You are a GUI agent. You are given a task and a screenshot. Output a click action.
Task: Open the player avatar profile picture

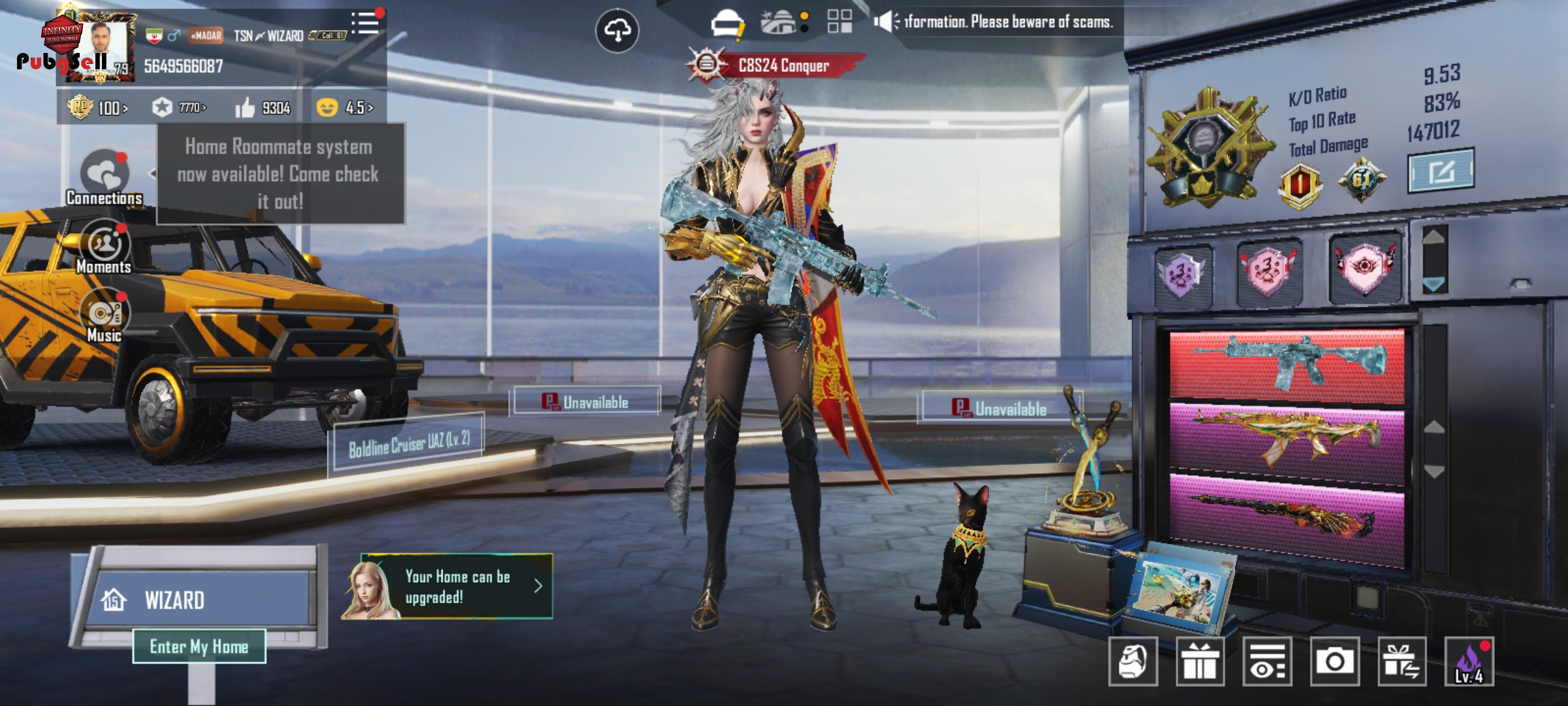tap(101, 47)
